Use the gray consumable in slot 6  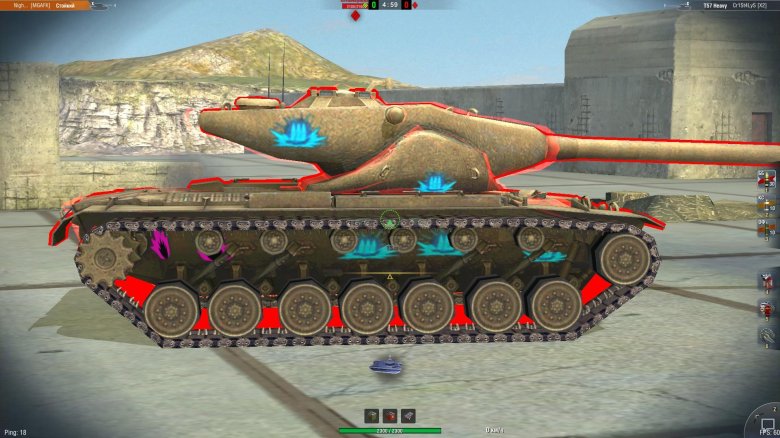(x=768, y=336)
